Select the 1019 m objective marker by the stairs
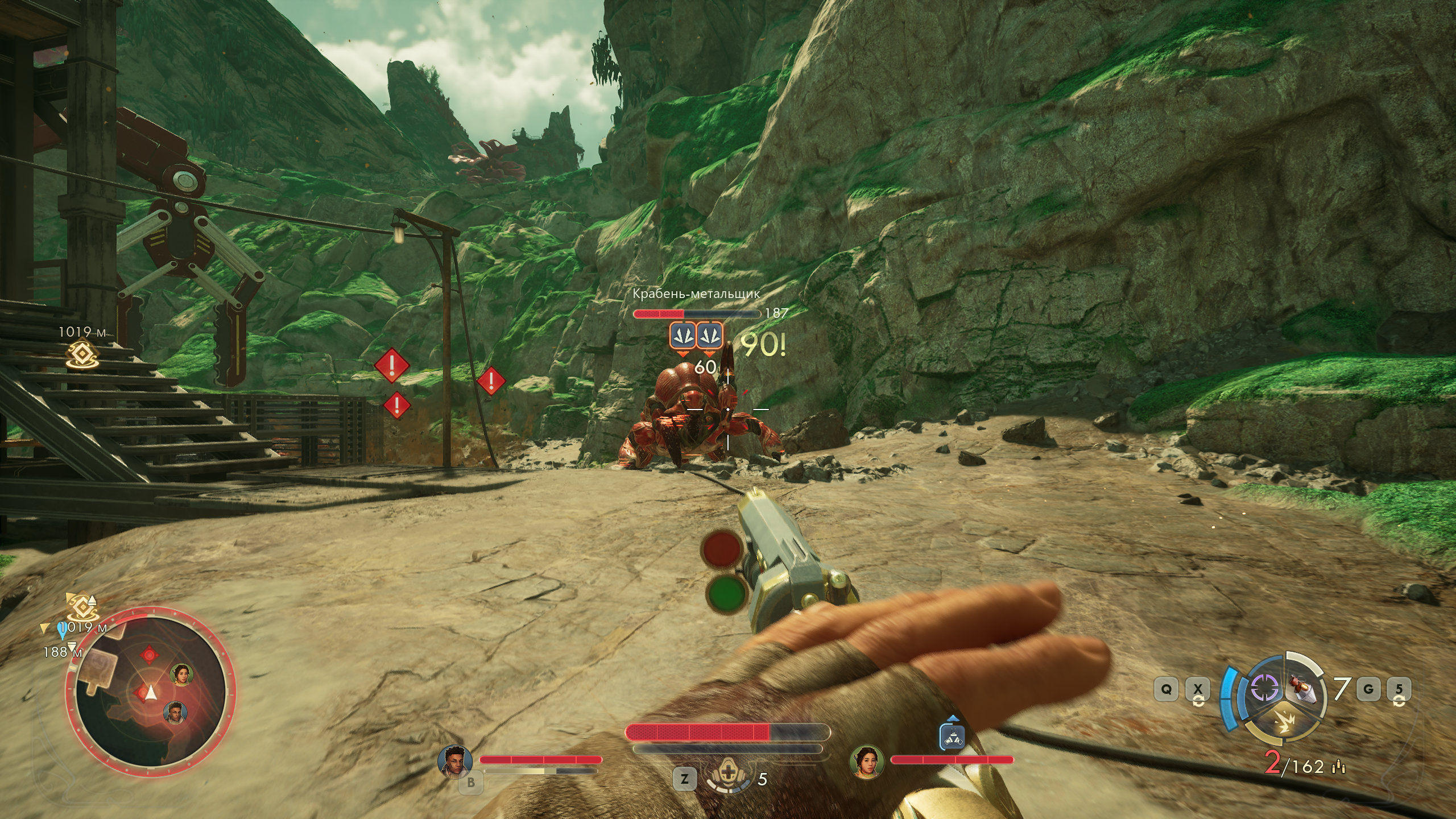1456x819 pixels. (x=82, y=354)
